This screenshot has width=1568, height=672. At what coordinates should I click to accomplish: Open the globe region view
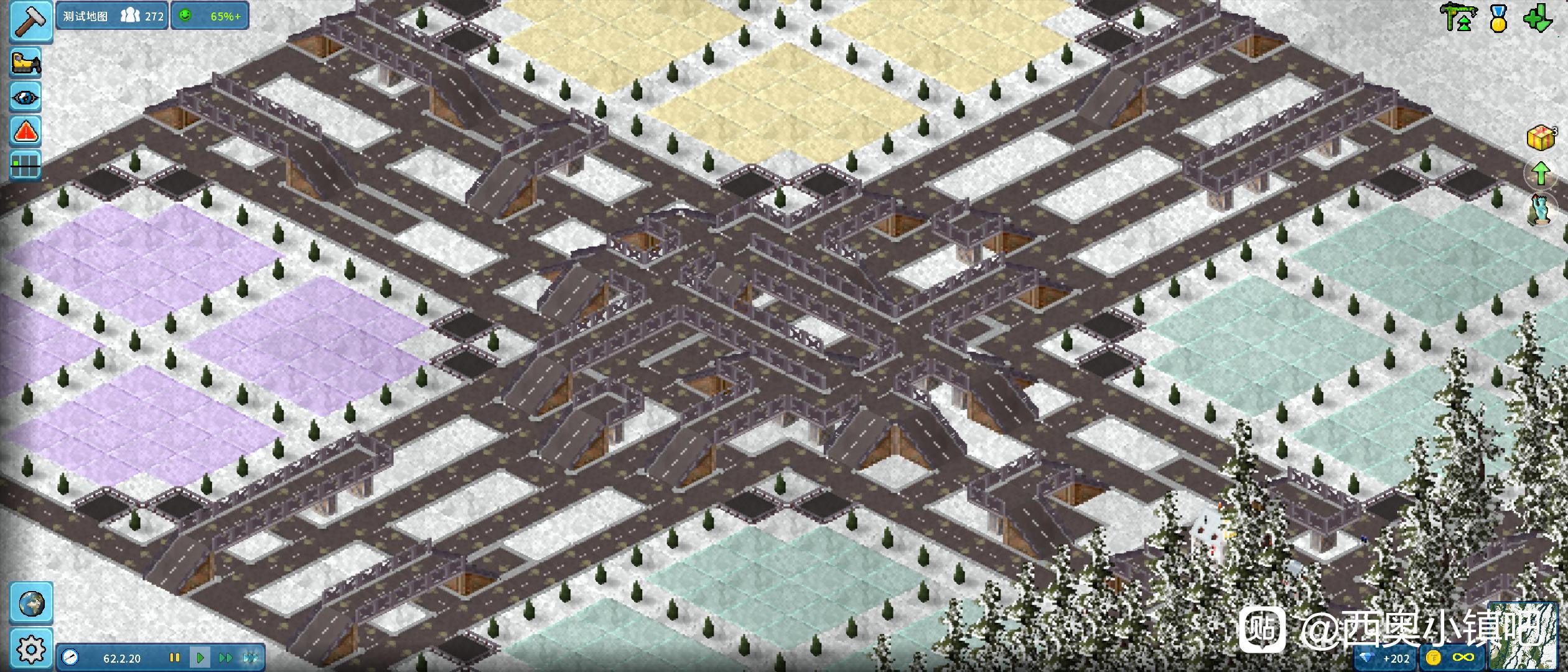pos(31,603)
